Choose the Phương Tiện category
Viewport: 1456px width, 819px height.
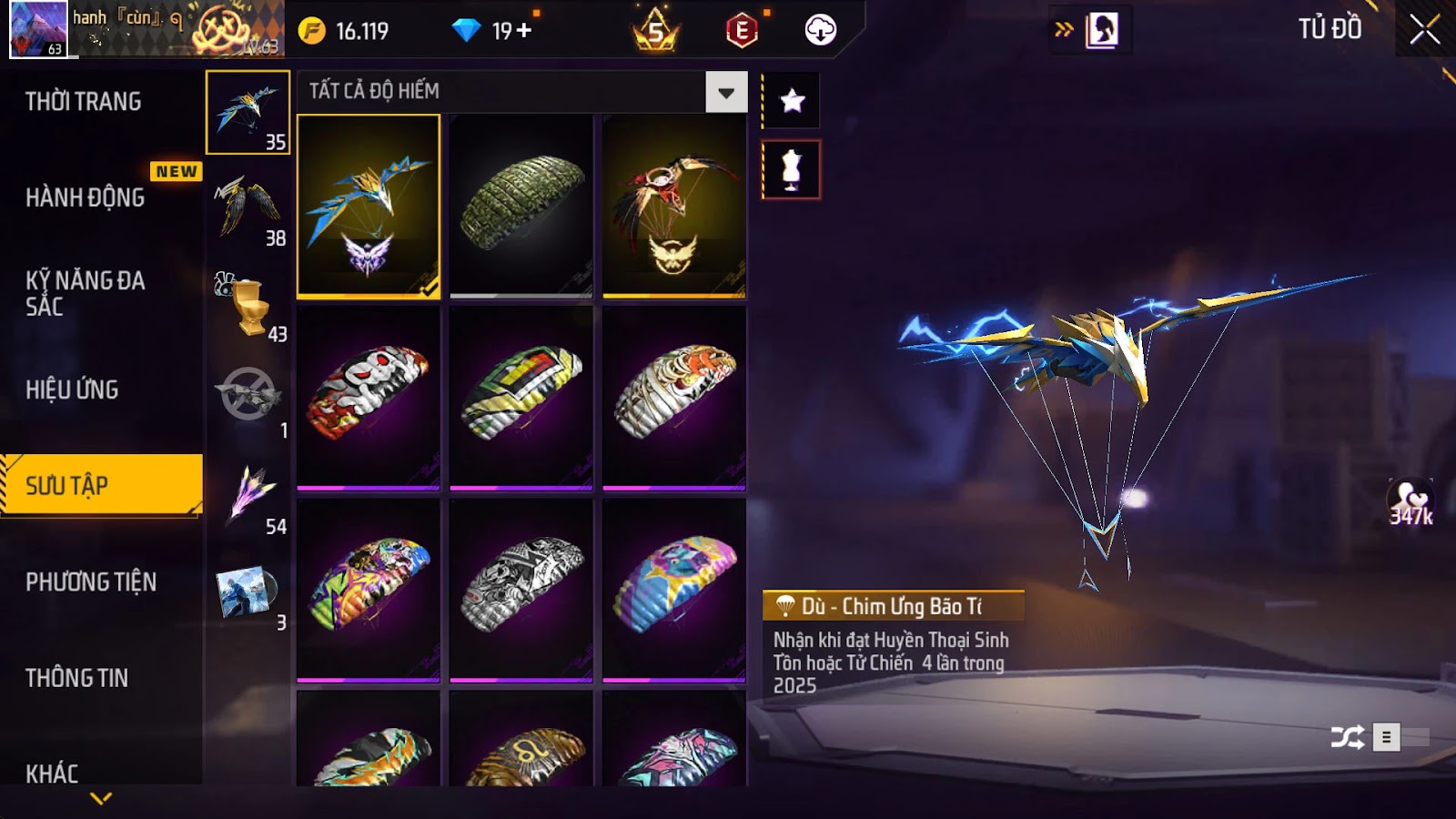pyautogui.click(x=91, y=581)
